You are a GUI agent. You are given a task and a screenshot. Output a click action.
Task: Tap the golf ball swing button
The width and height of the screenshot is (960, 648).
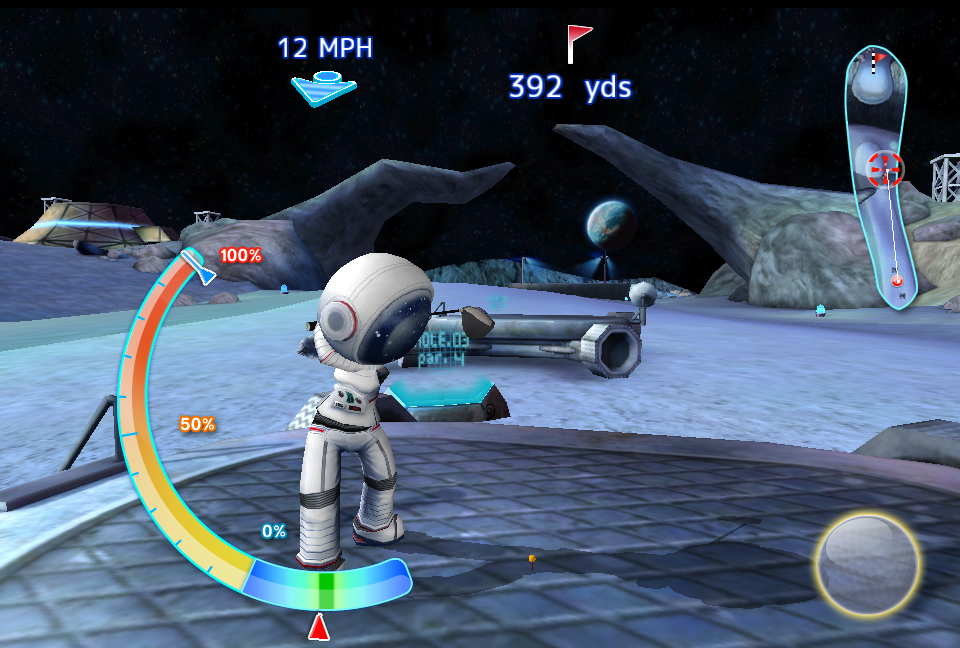[x=866, y=565]
